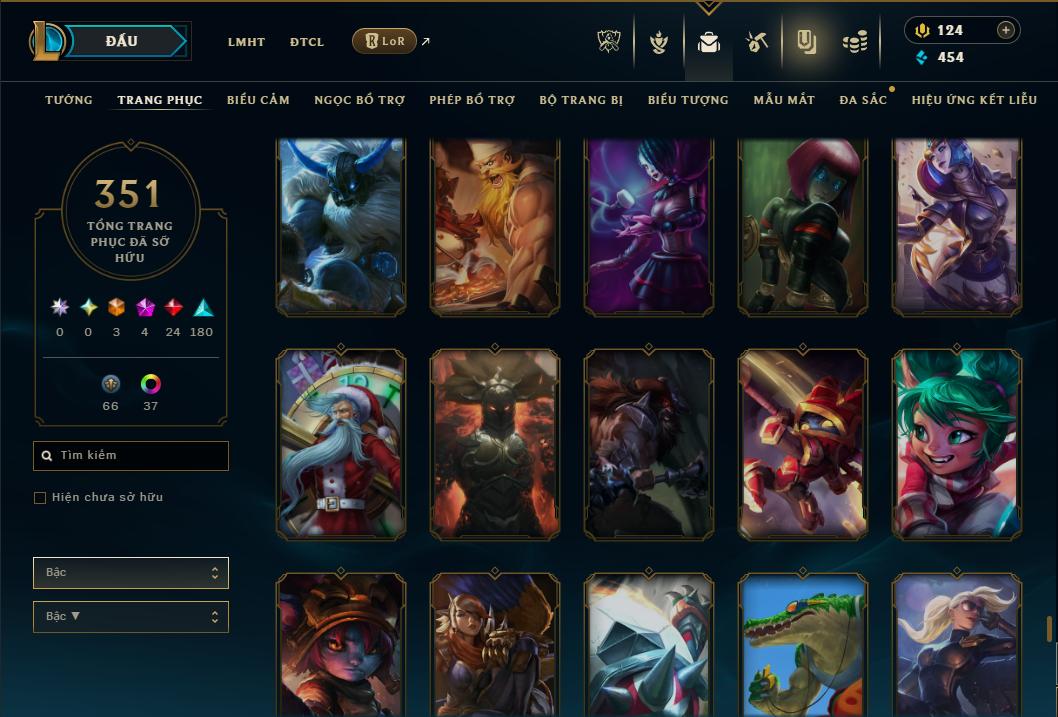The height and width of the screenshot is (717, 1058).
Task: Open the Clash trophy icon
Action: 609,42
